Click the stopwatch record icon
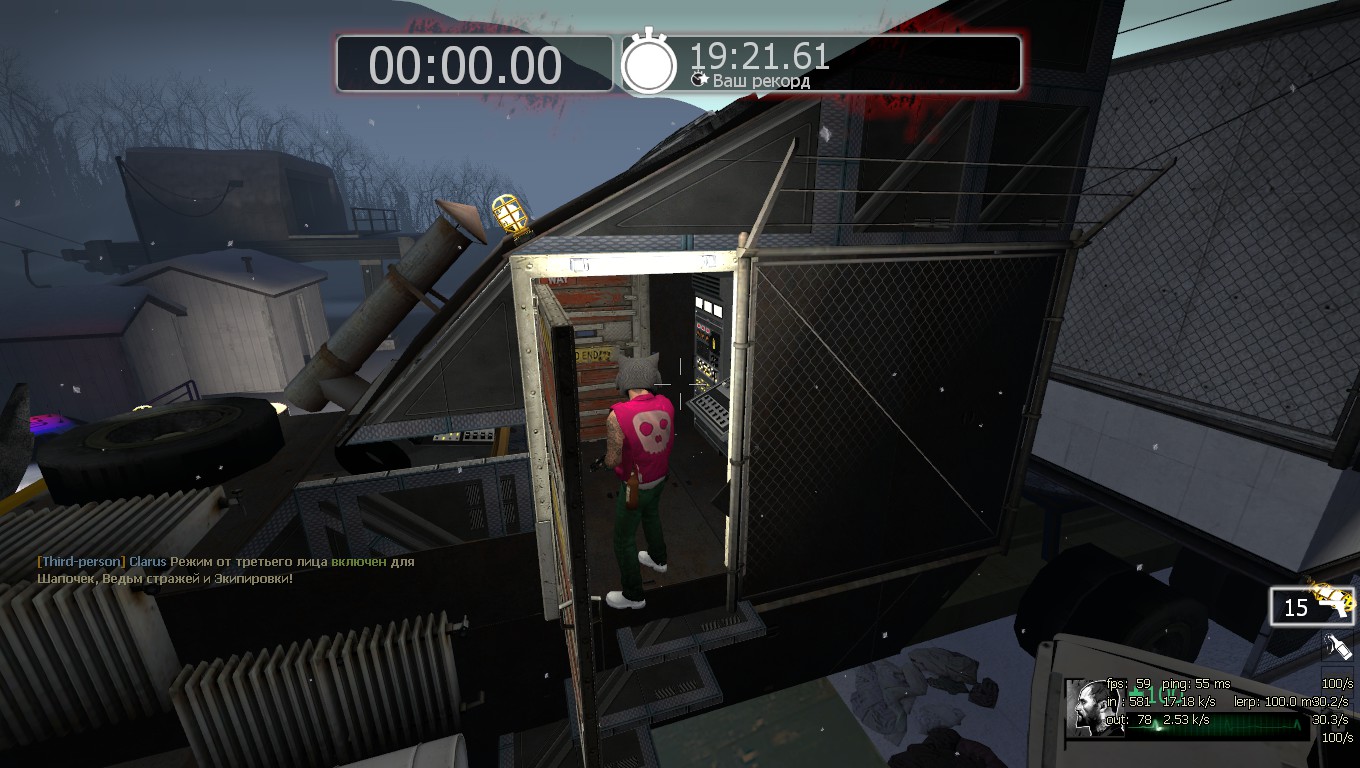 pyautogui.click(x=650, y=64)
